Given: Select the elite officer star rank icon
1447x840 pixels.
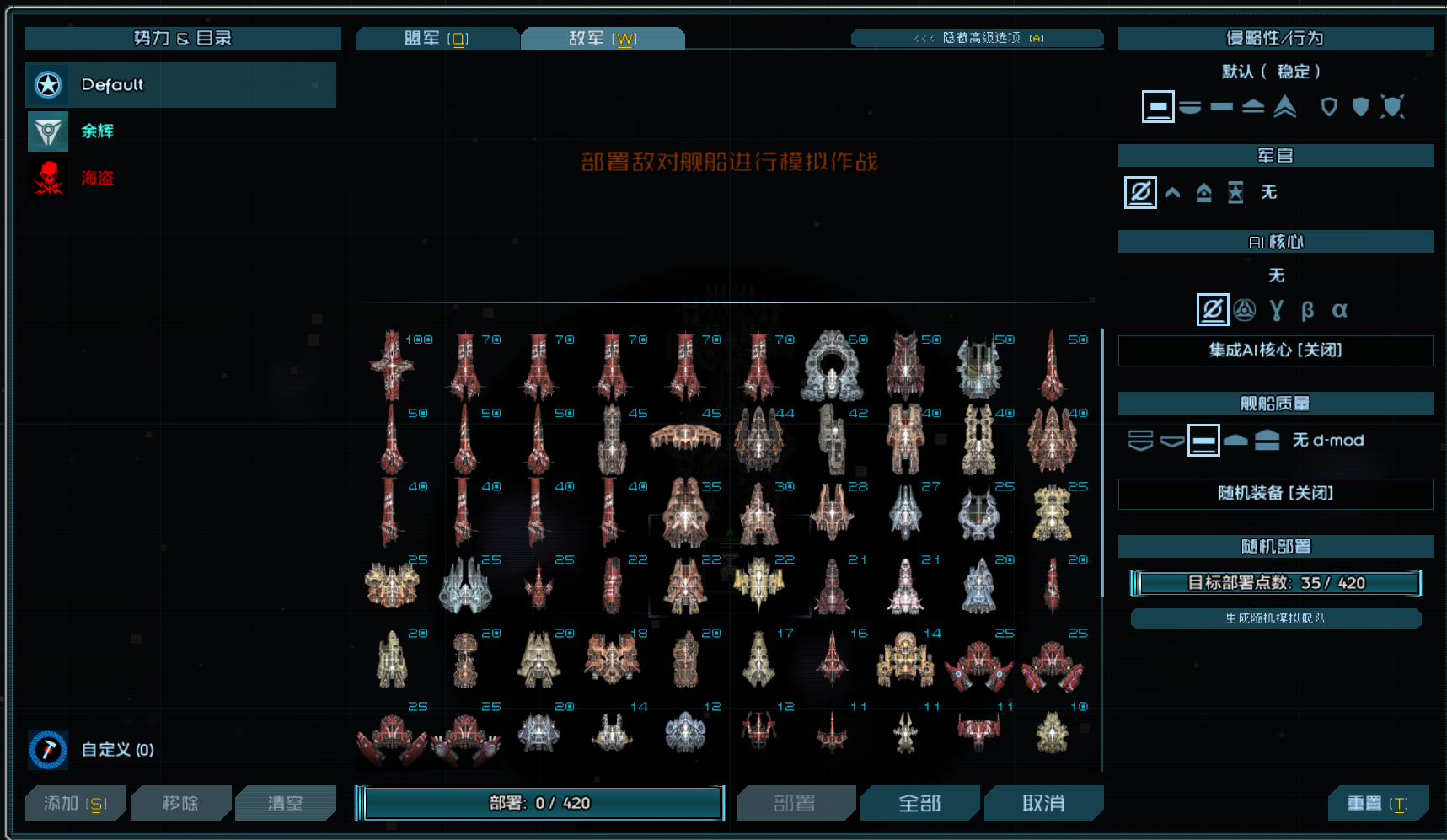Looking at the screenshot, I should pos(1235,192).
